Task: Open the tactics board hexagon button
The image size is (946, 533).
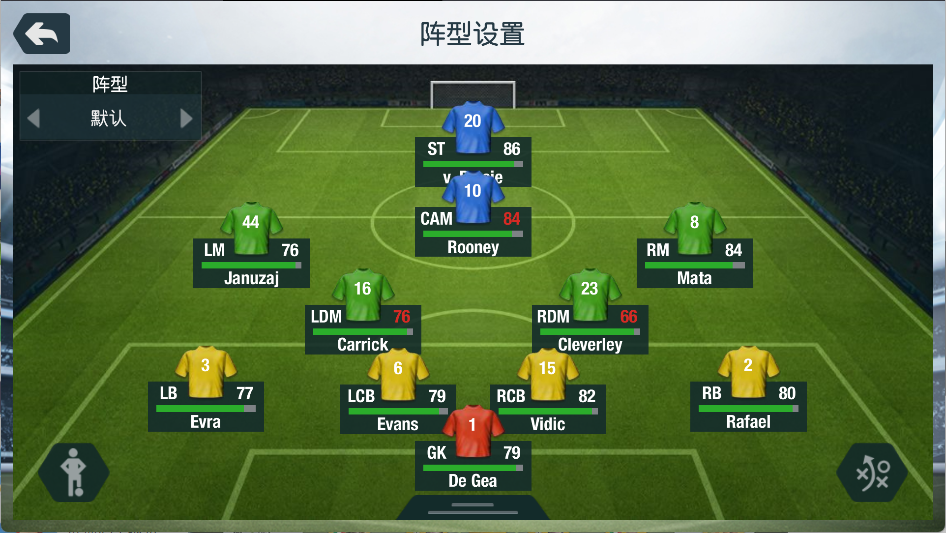Action: (872, 472)
